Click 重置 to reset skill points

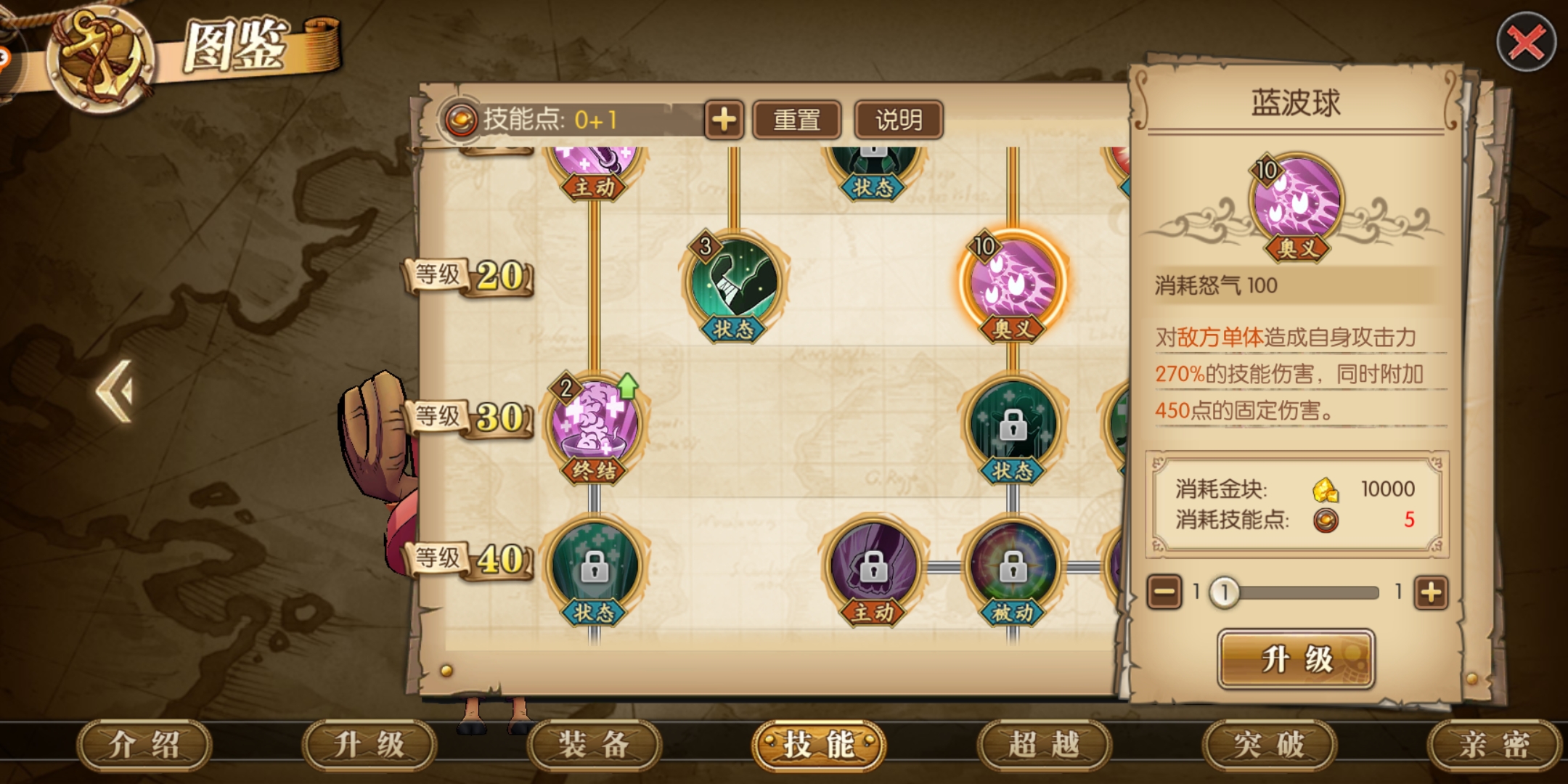pos(796,120)
